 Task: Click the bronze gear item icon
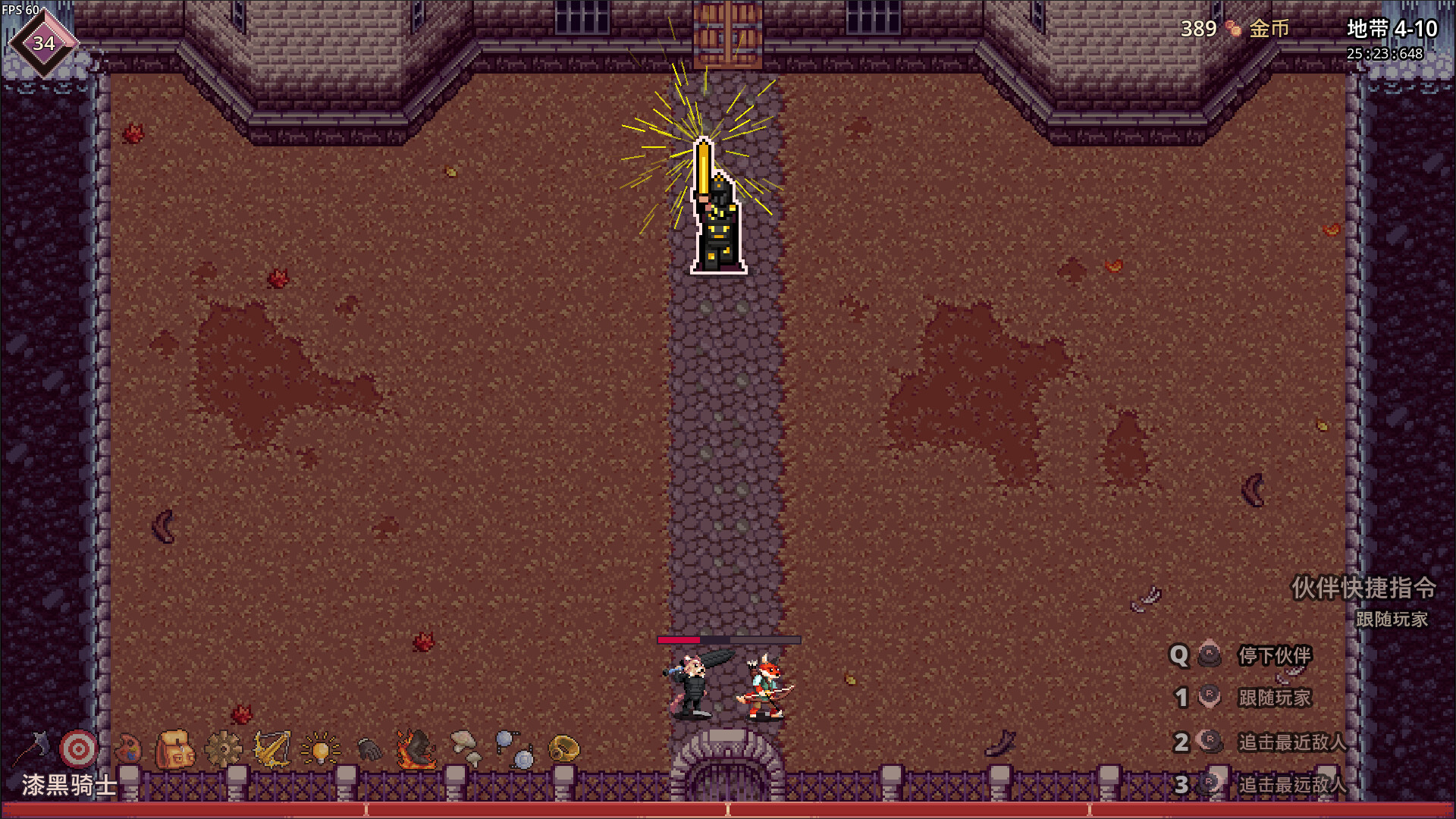[223, 749]
